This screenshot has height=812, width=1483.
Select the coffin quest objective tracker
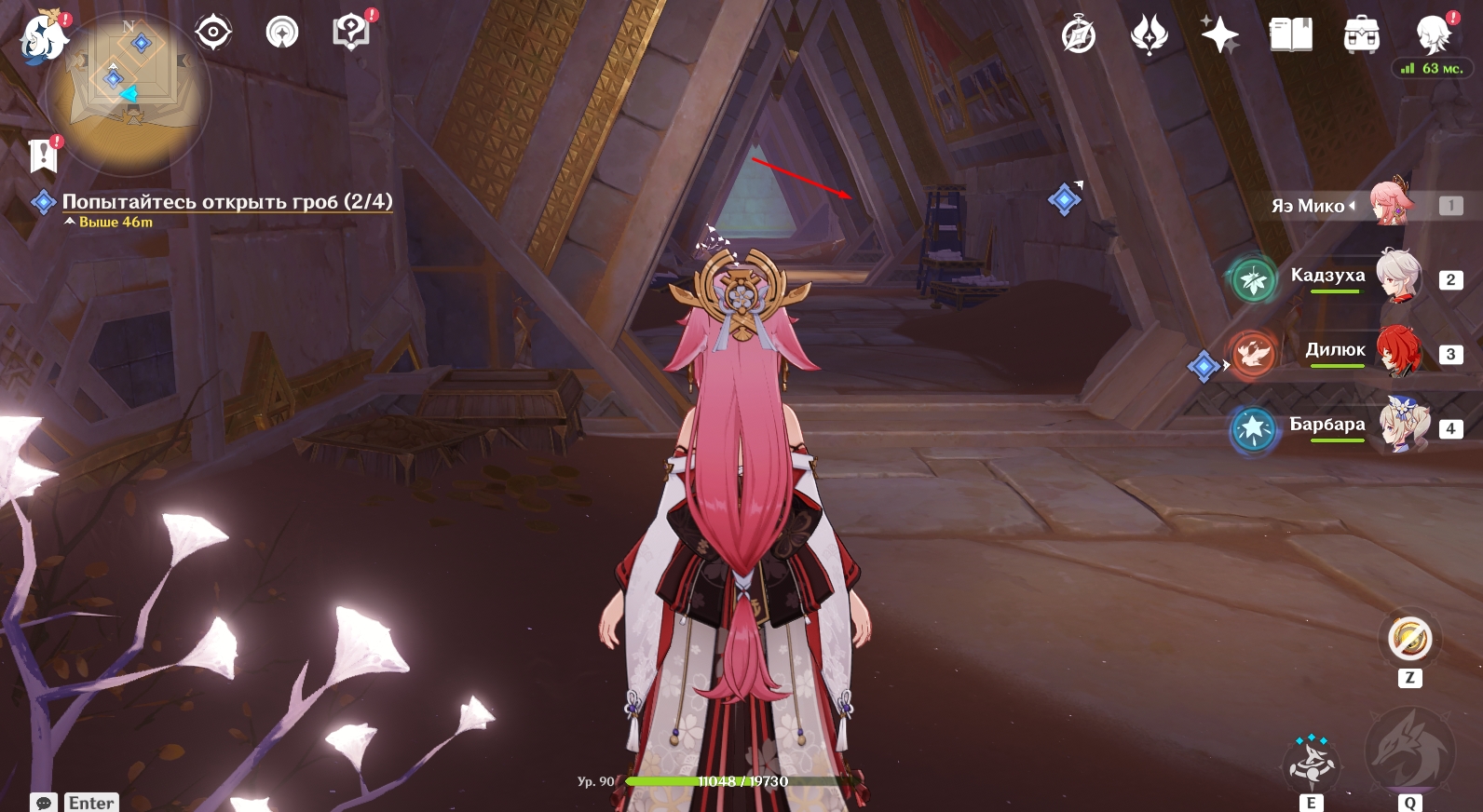(226, 202)
